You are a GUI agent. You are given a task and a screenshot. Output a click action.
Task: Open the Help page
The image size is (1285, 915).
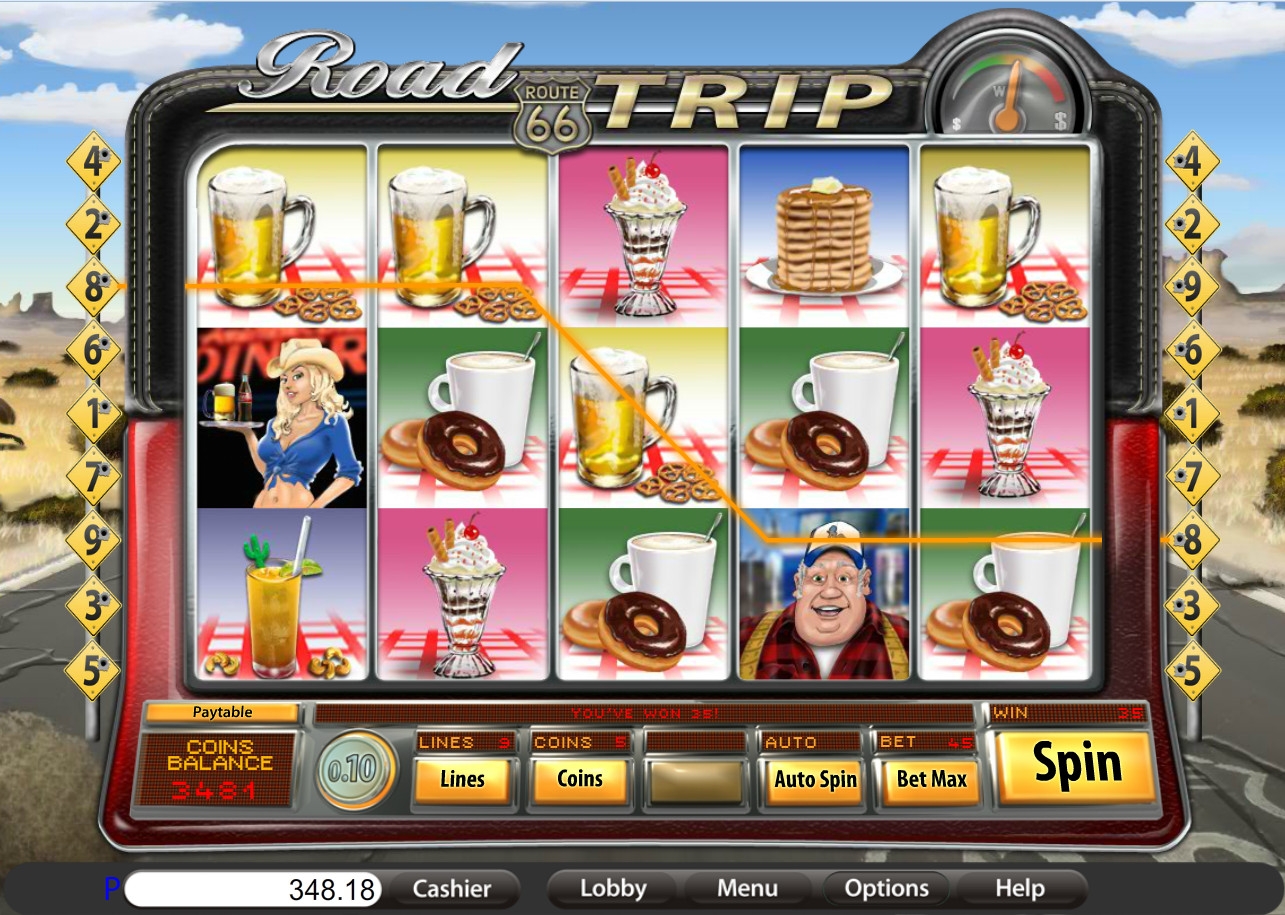[x=1020, y=888]
